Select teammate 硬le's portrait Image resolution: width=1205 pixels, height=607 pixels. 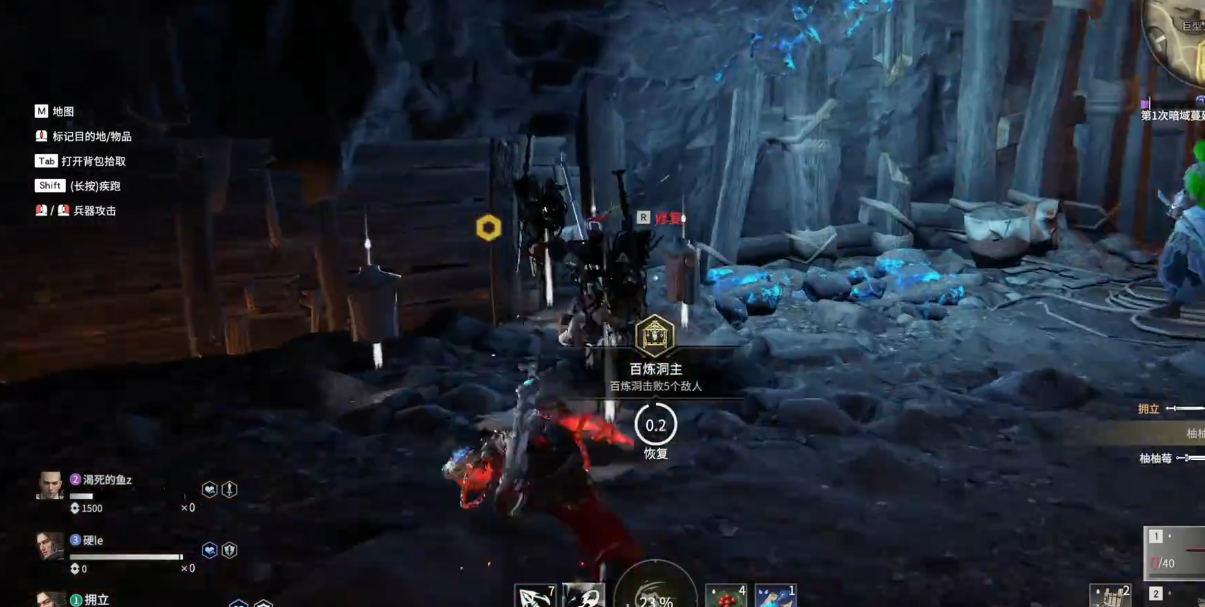50,546
